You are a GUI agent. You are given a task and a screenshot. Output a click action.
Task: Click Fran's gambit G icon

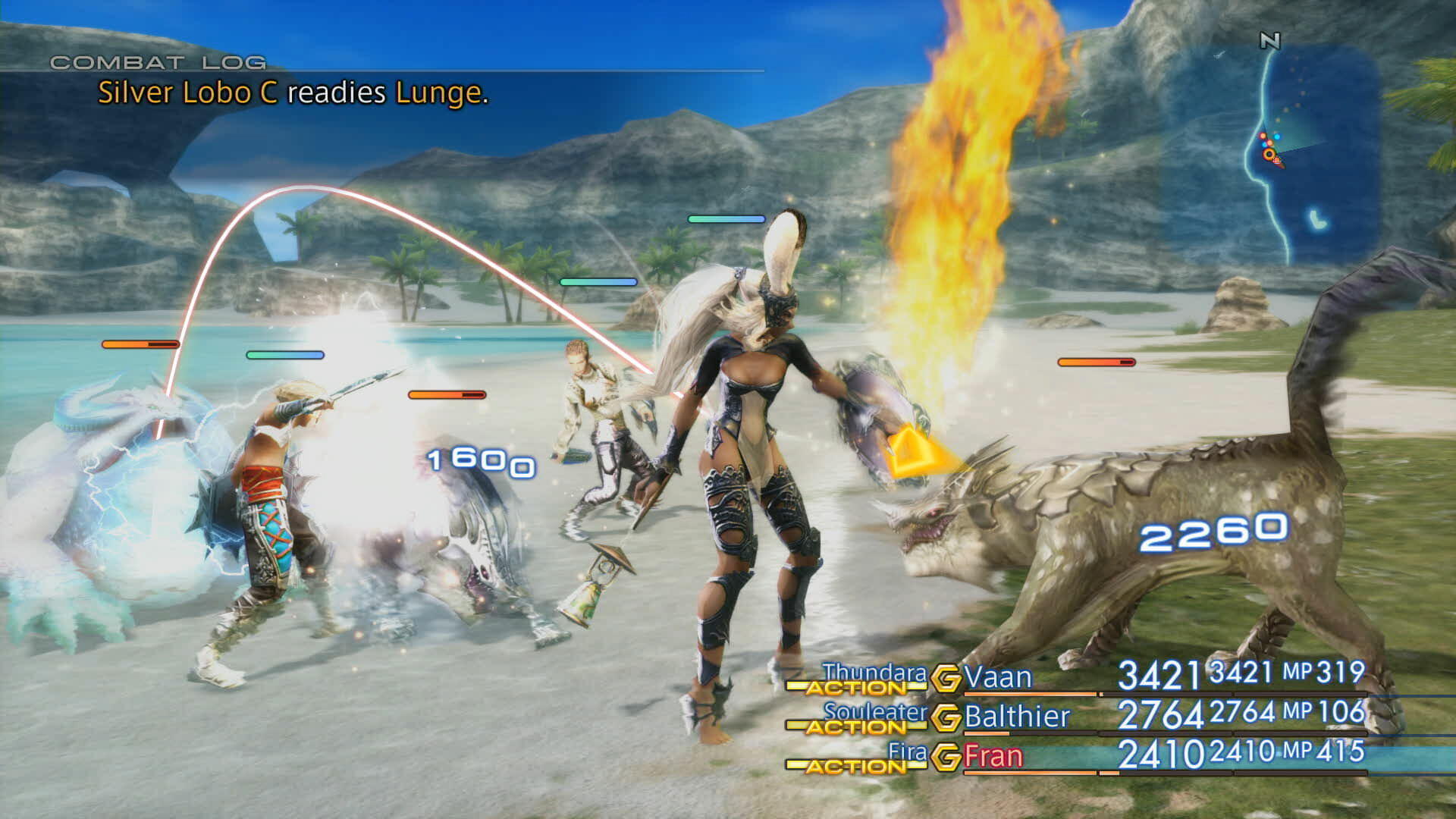point(946,757)
